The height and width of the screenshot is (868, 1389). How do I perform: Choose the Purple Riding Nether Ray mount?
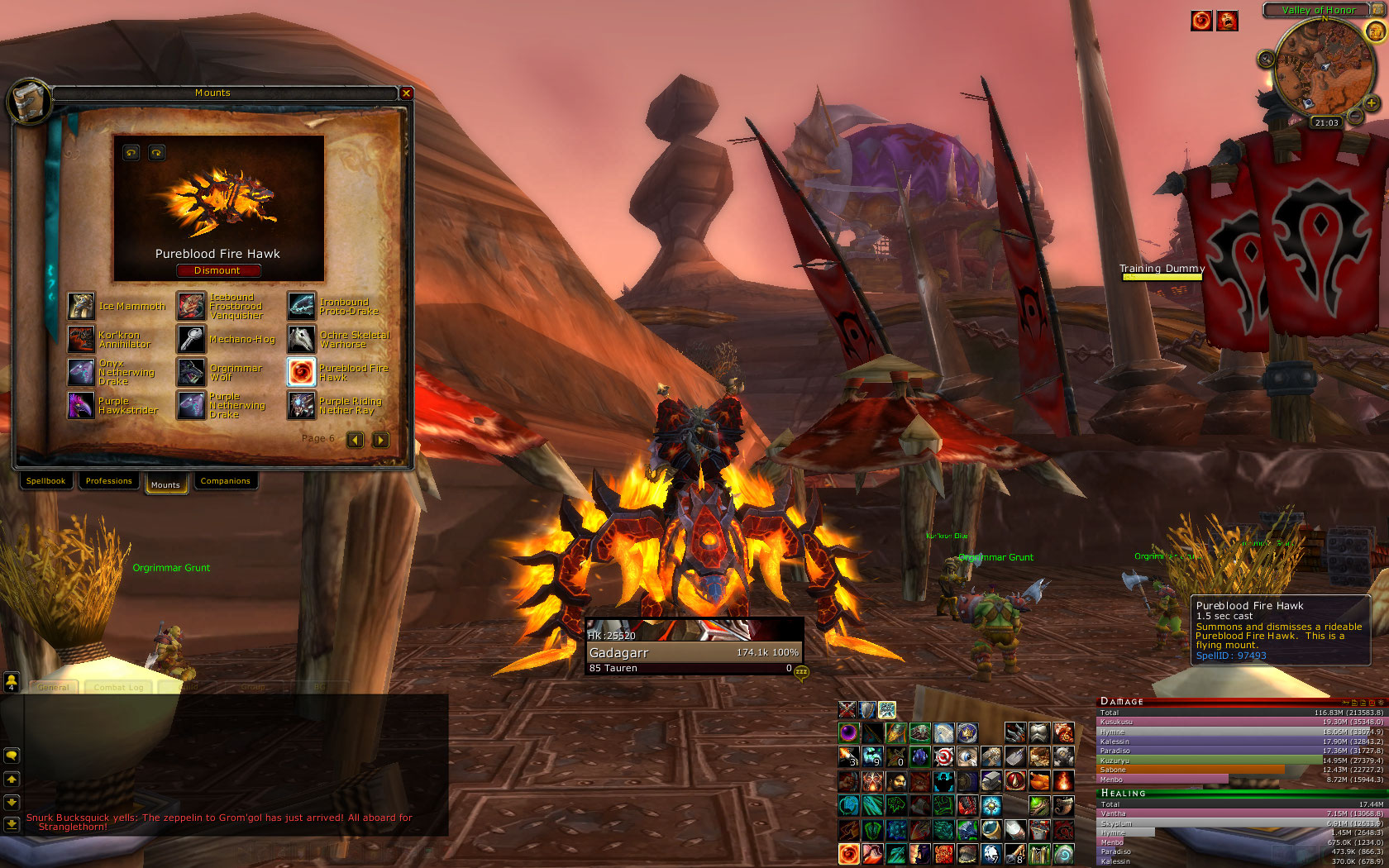302,405
